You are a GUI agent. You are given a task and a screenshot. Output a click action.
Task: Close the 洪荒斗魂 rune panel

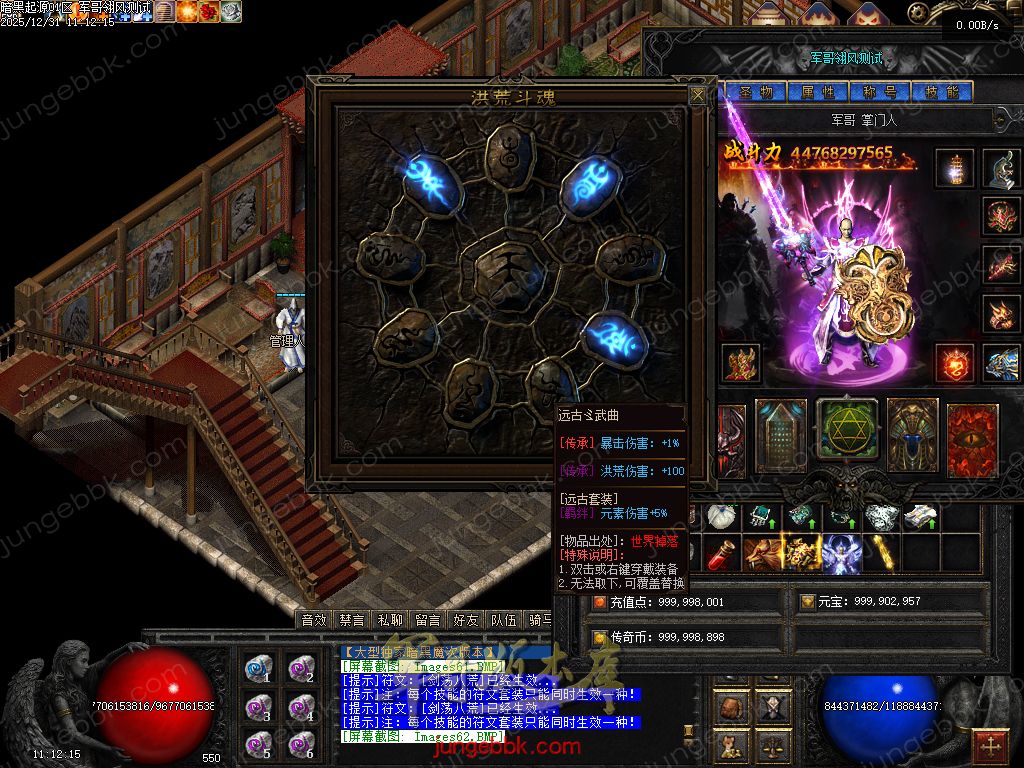pos(697,95)
